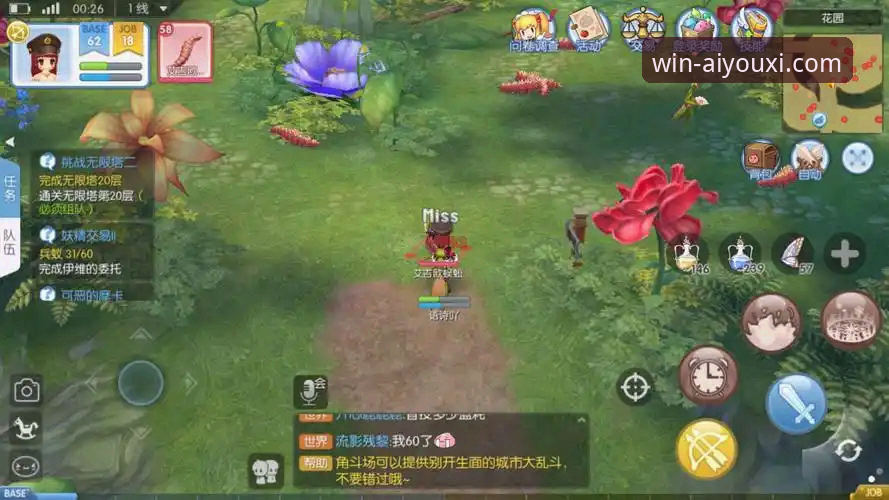The width and height of the screenshot is (889, 500).
Task: Open the 活动 events menu
Action: pyautogui.click(x=588, y=27)
